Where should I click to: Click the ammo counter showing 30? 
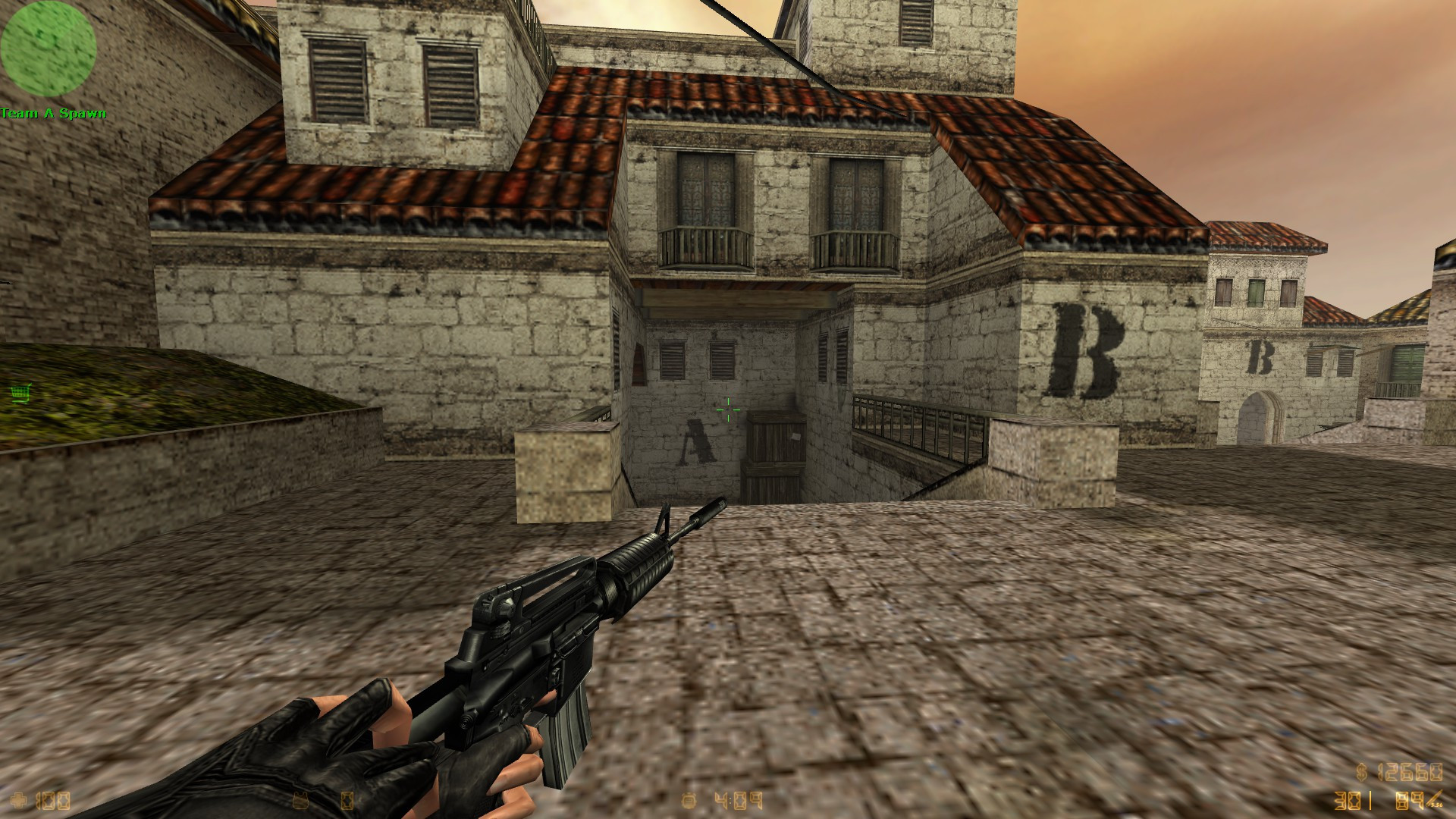tap(1348, 801)
